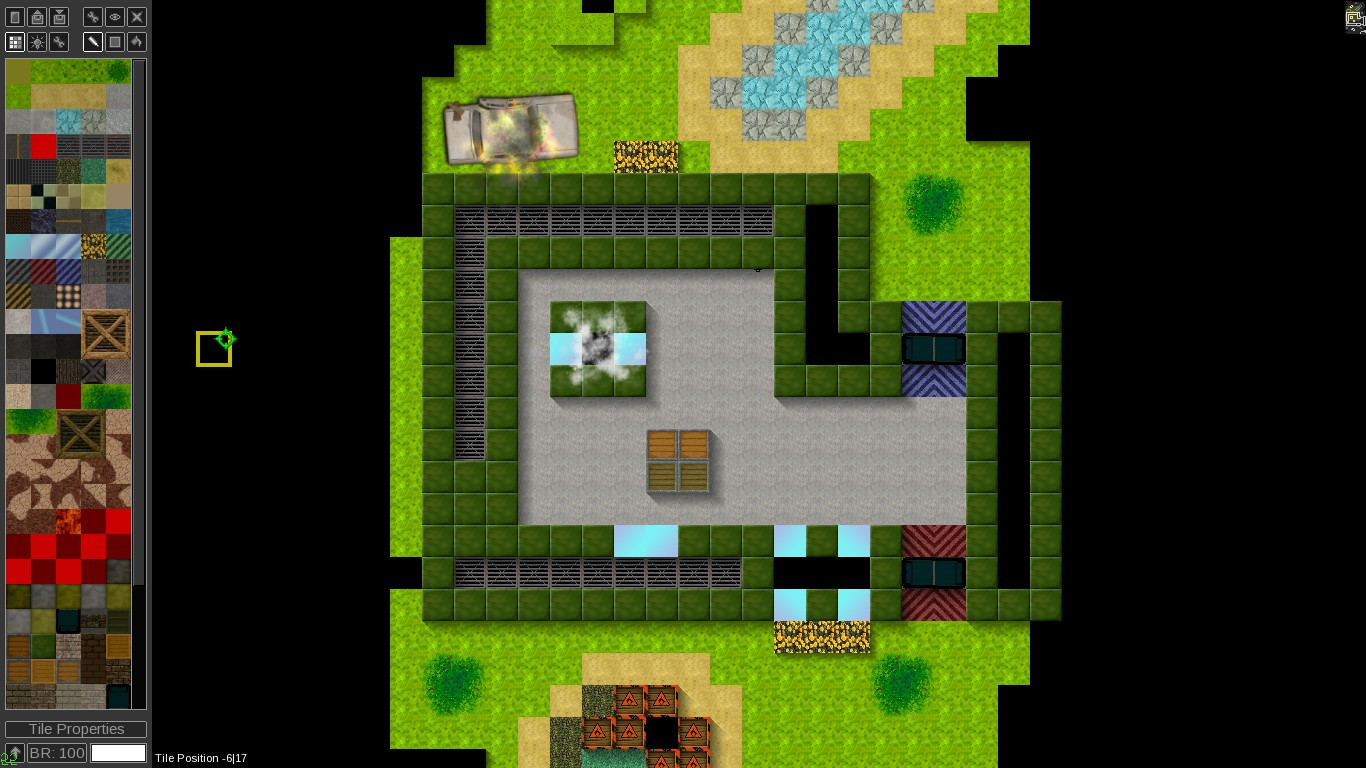Toggle the eye preview mode

(113, 17)
